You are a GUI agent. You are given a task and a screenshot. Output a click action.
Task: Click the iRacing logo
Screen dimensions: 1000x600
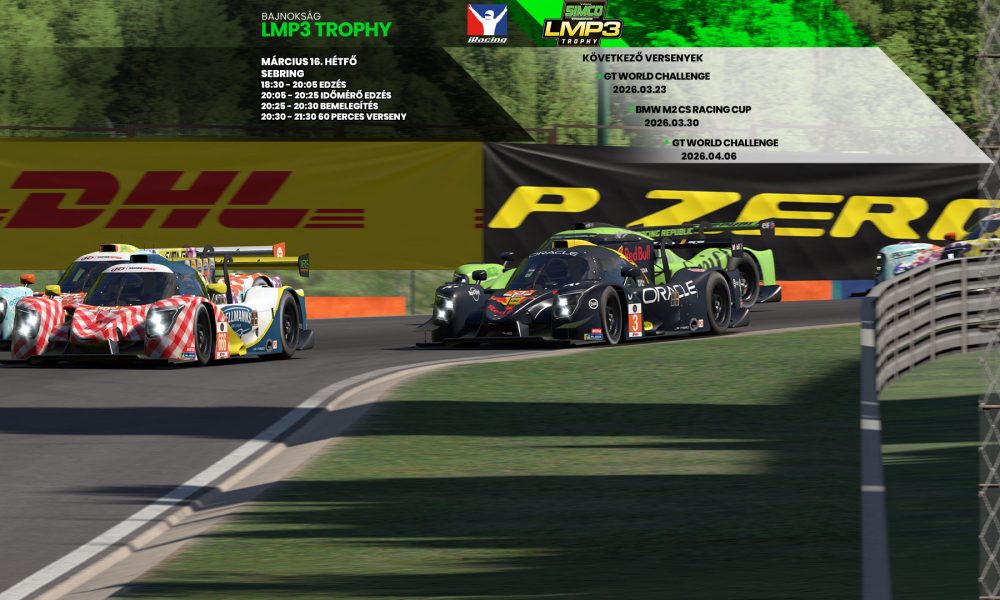(x=487, y=23)
